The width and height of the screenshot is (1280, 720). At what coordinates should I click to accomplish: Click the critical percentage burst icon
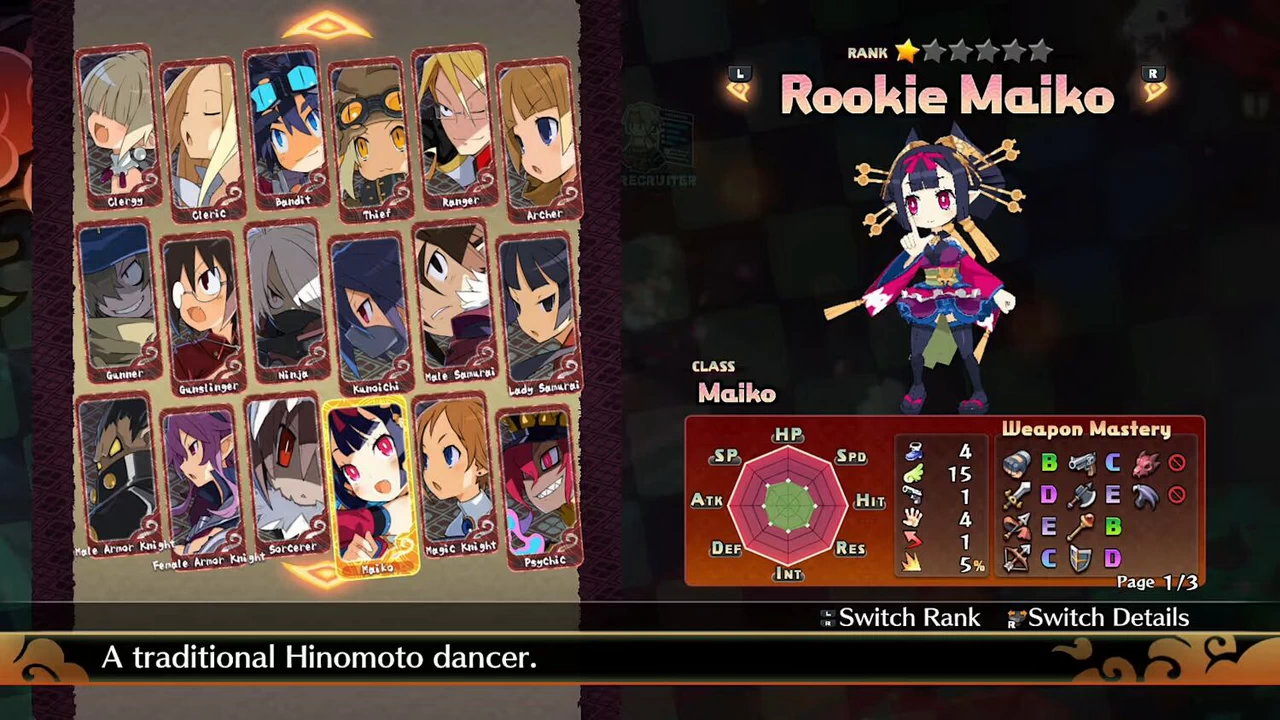coord(911,562)
